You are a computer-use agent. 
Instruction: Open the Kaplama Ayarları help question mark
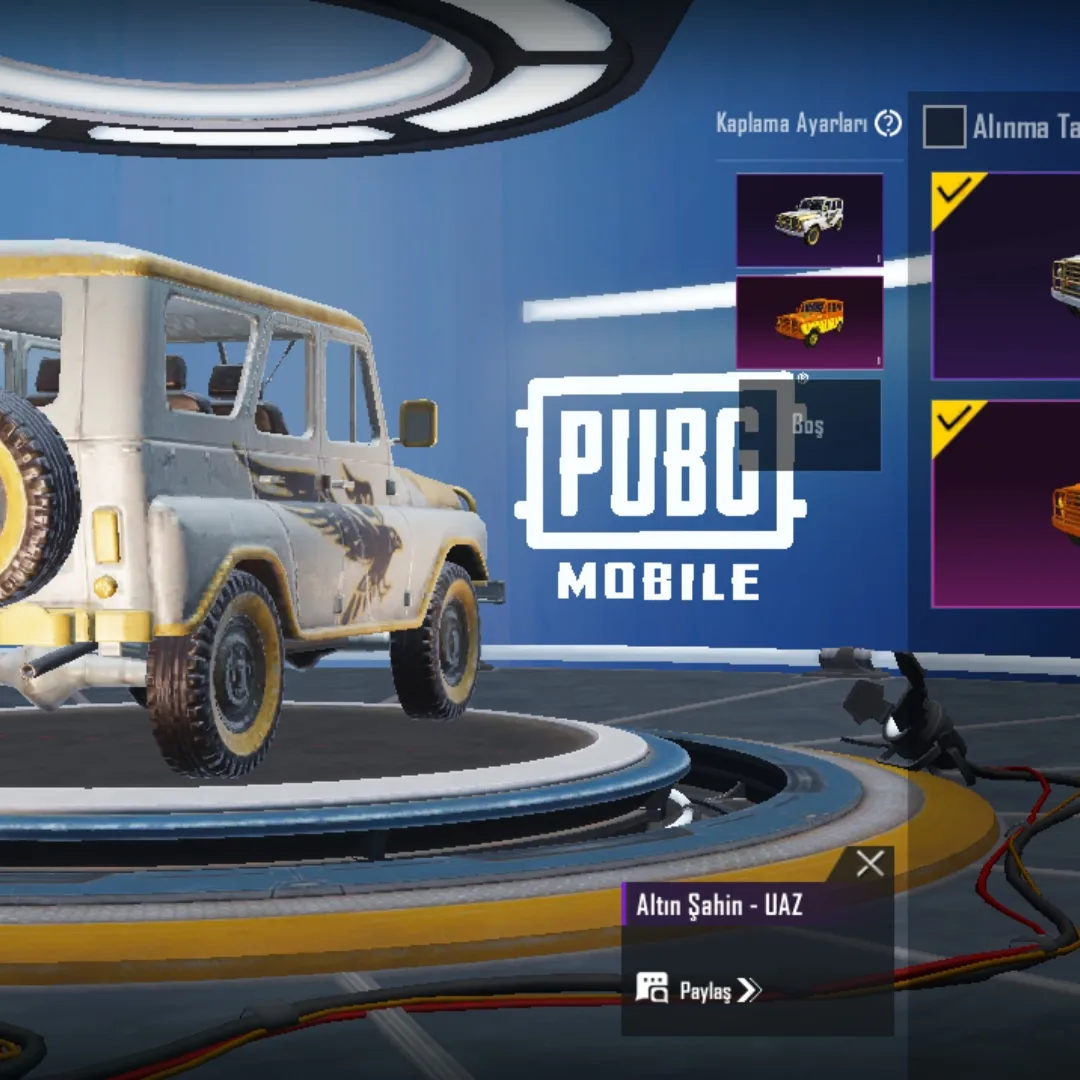(x=888, y=124)
